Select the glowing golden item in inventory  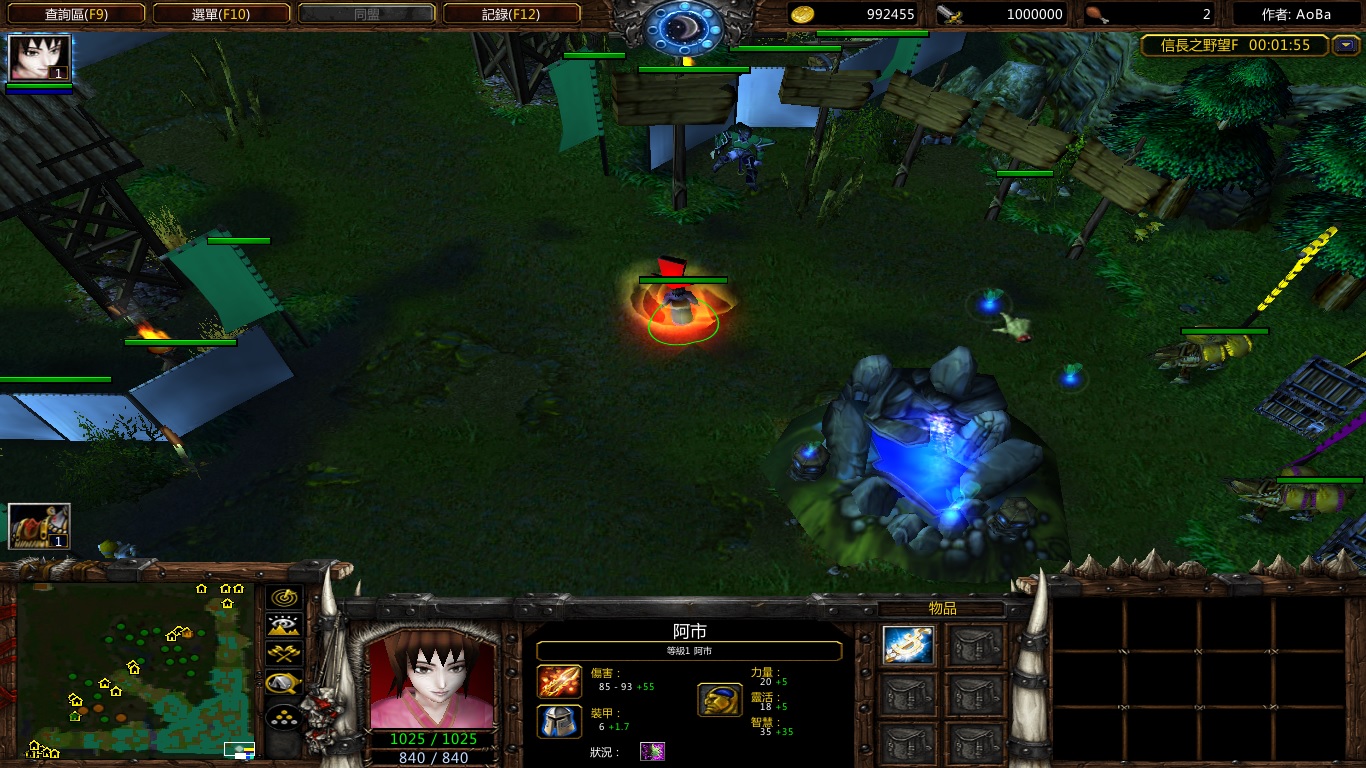coord(908,646)
